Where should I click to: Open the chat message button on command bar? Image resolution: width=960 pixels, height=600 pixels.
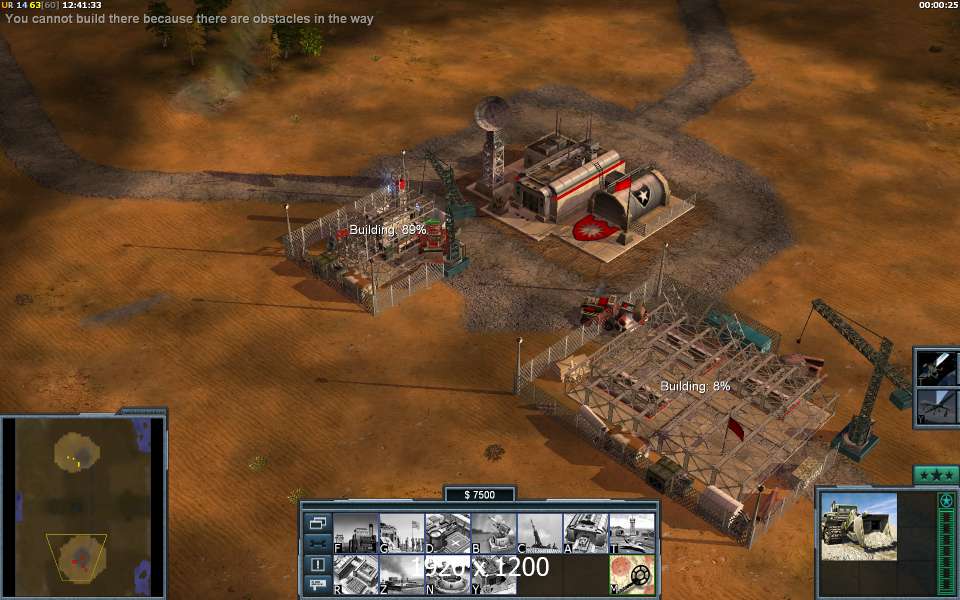[x=318, y=582]
